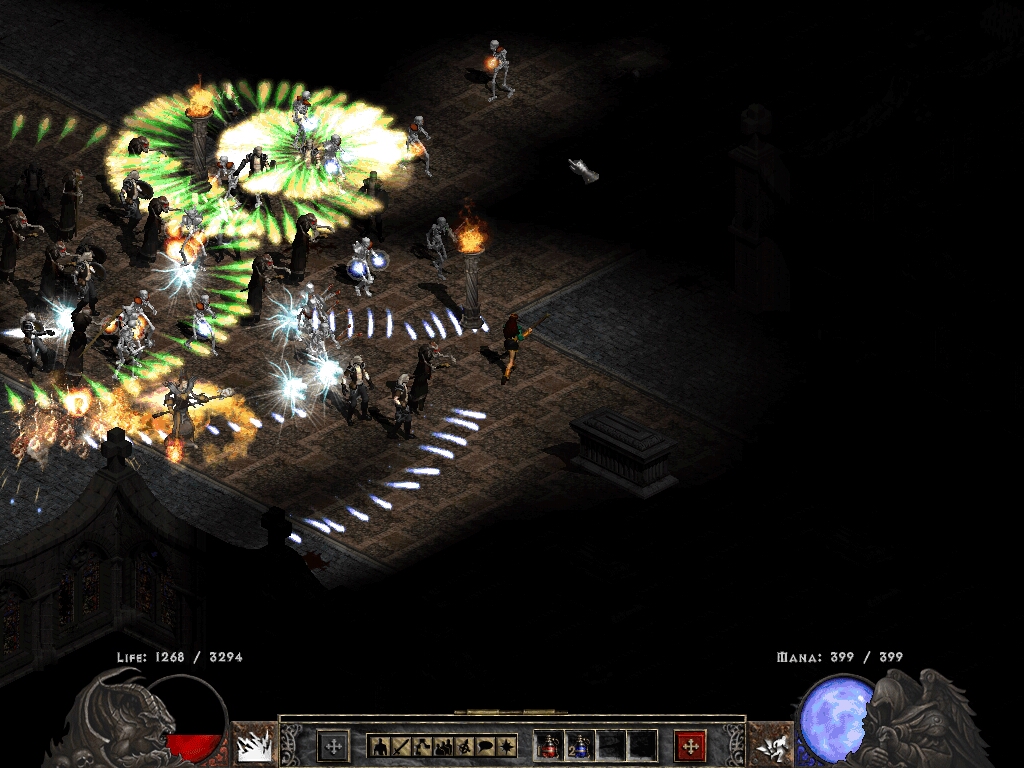The height and width of the screenshot is (768, 1024).
Task: Open the skill tree icon
Action: tap(421, 745)
